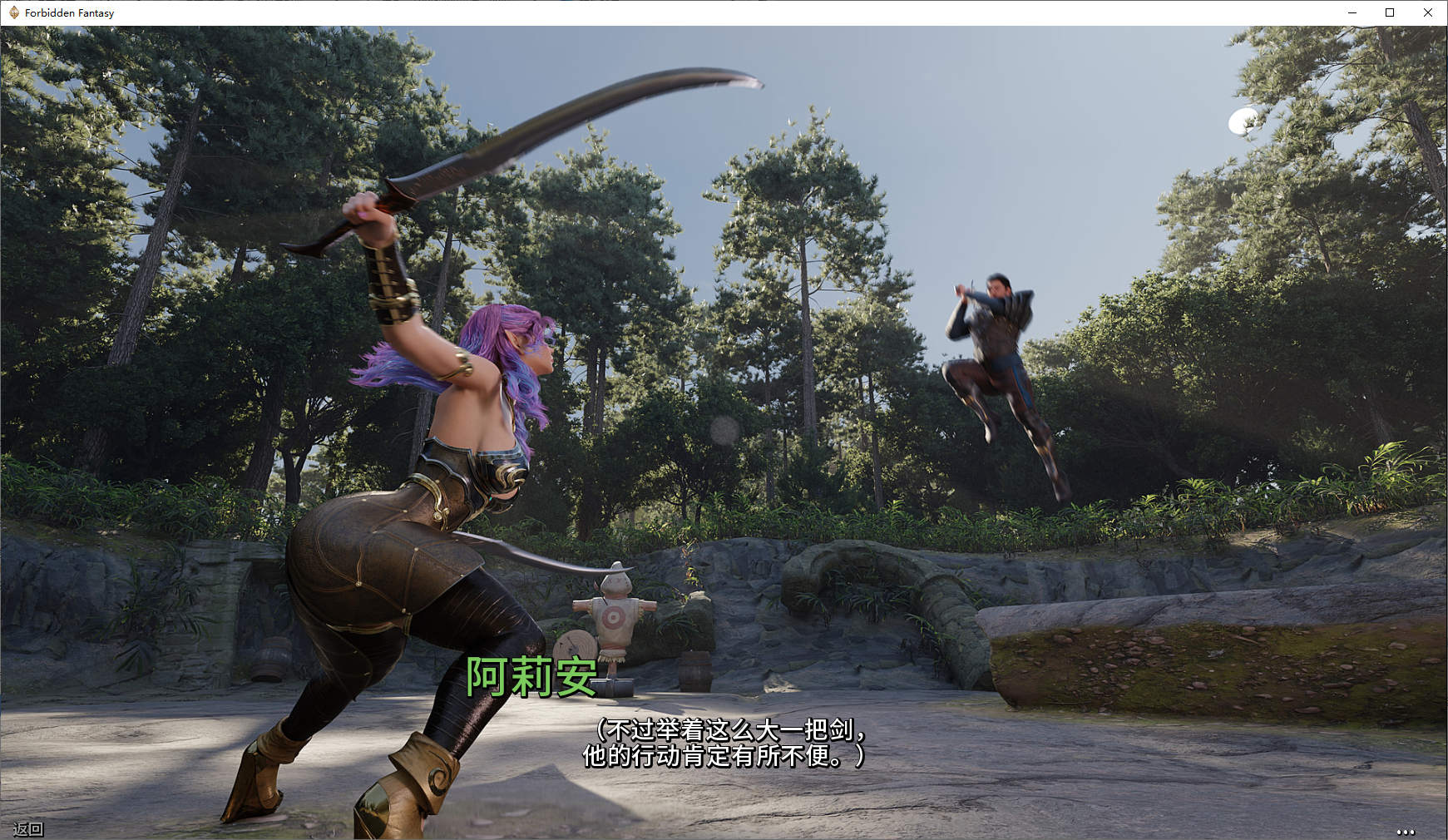Close the Forbidden Fantasy window
Screen dimensions: 1448x840
point(1428,12)
